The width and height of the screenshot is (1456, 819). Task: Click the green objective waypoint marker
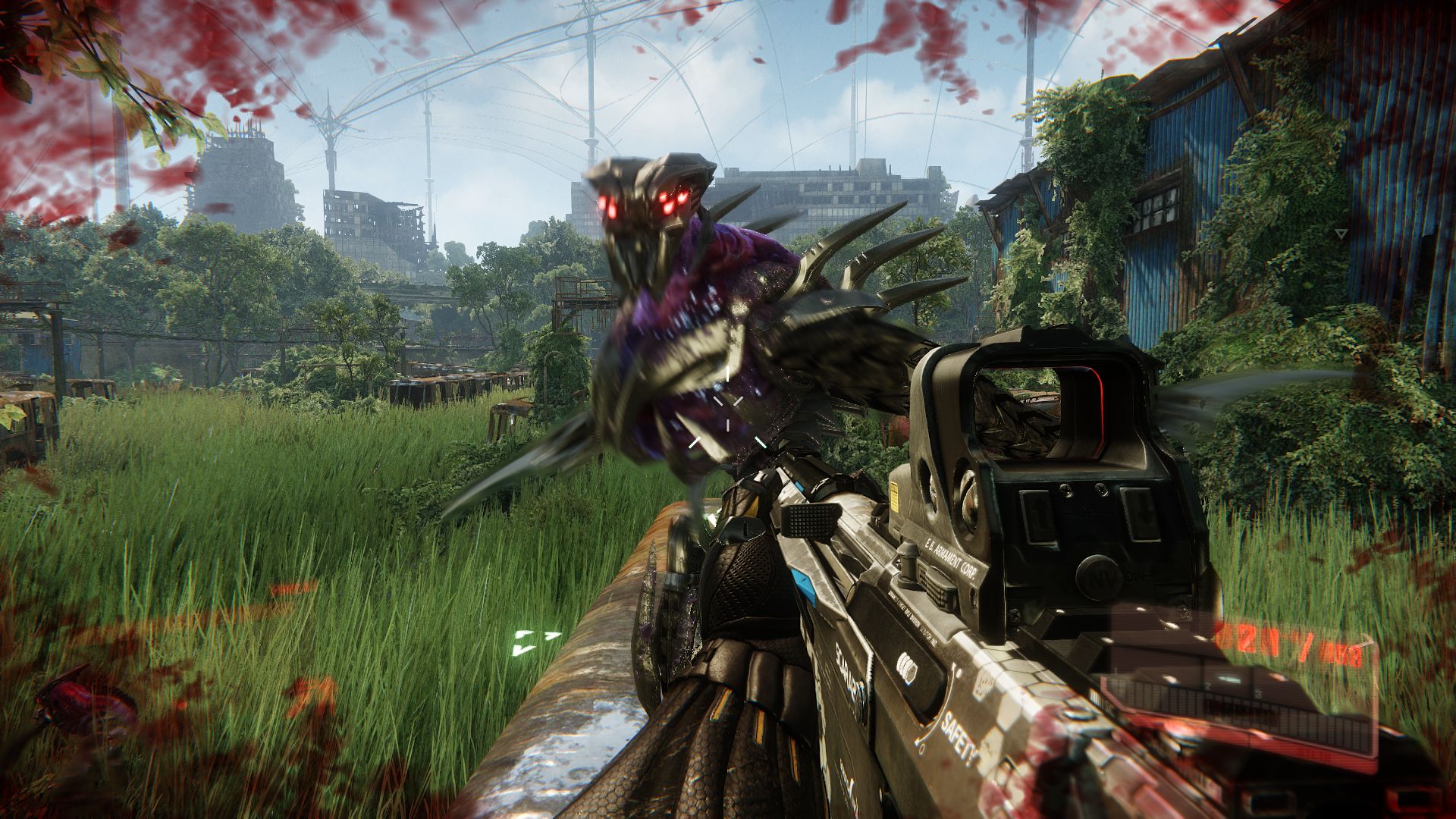tap(535, 642)
